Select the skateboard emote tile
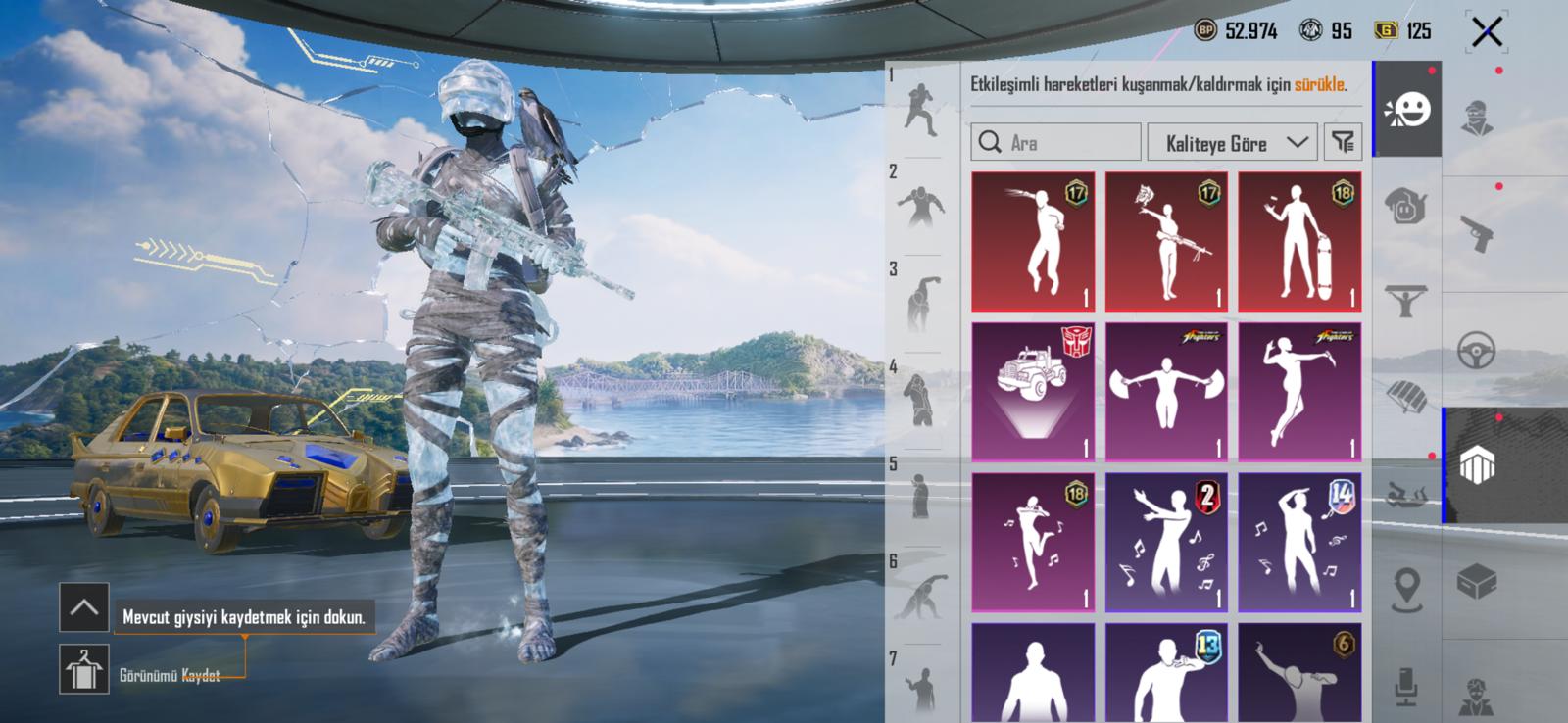The width and height of the screenshot is (1568, 723). [x=1299, y=242]
